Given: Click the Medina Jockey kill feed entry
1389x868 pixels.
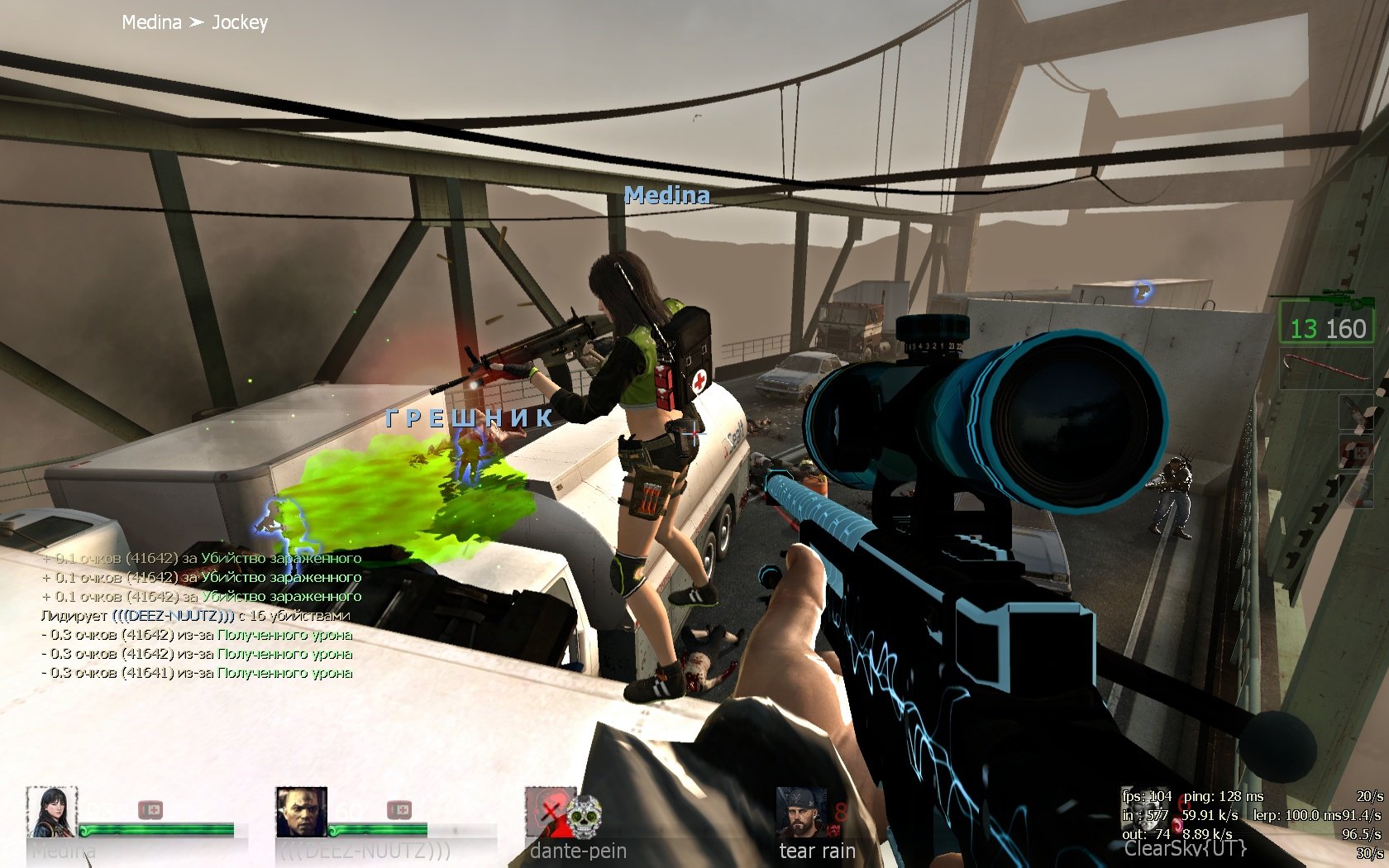Looking at the screenshot, I should click(195, 22).
